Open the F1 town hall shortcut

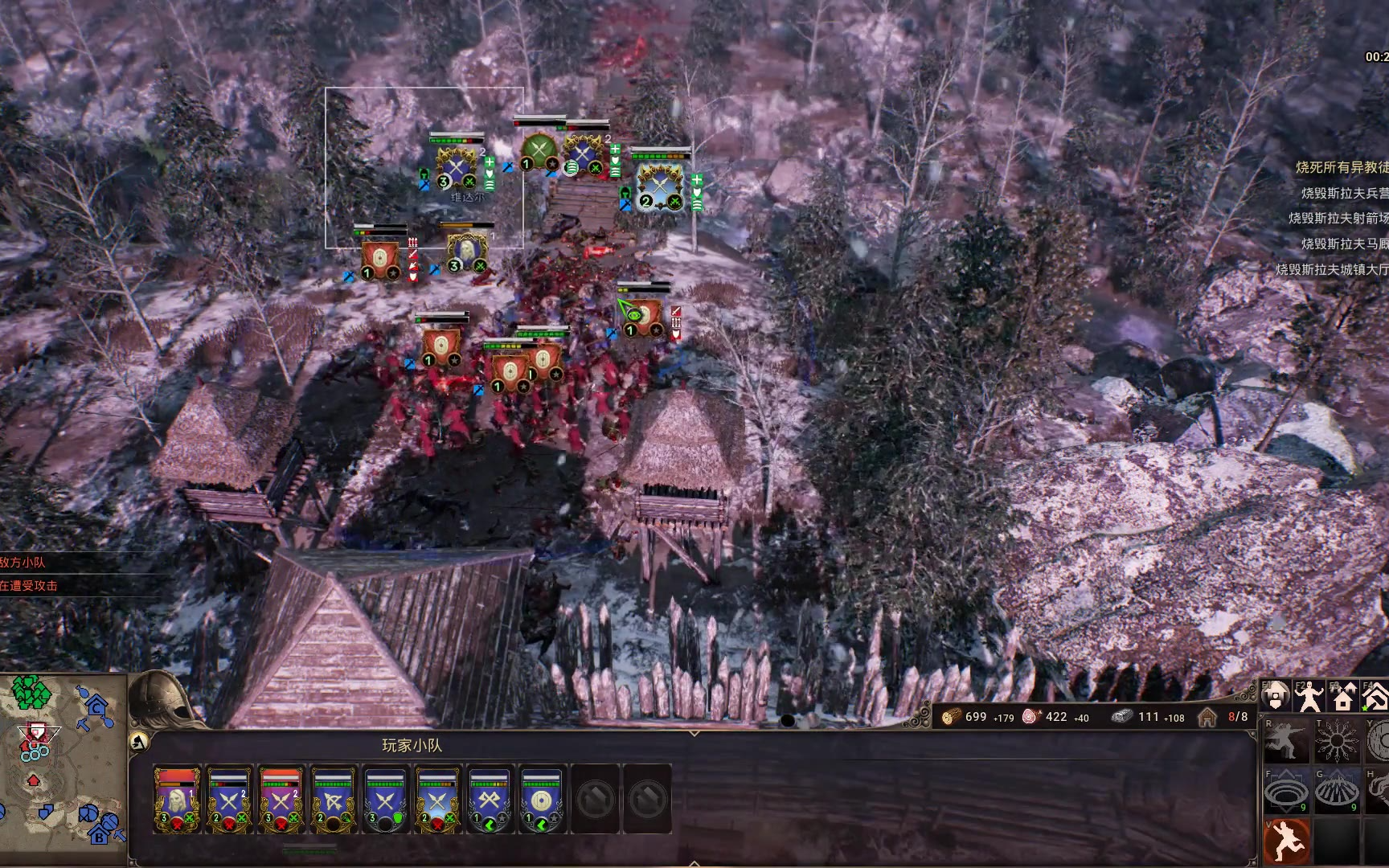1276,696
